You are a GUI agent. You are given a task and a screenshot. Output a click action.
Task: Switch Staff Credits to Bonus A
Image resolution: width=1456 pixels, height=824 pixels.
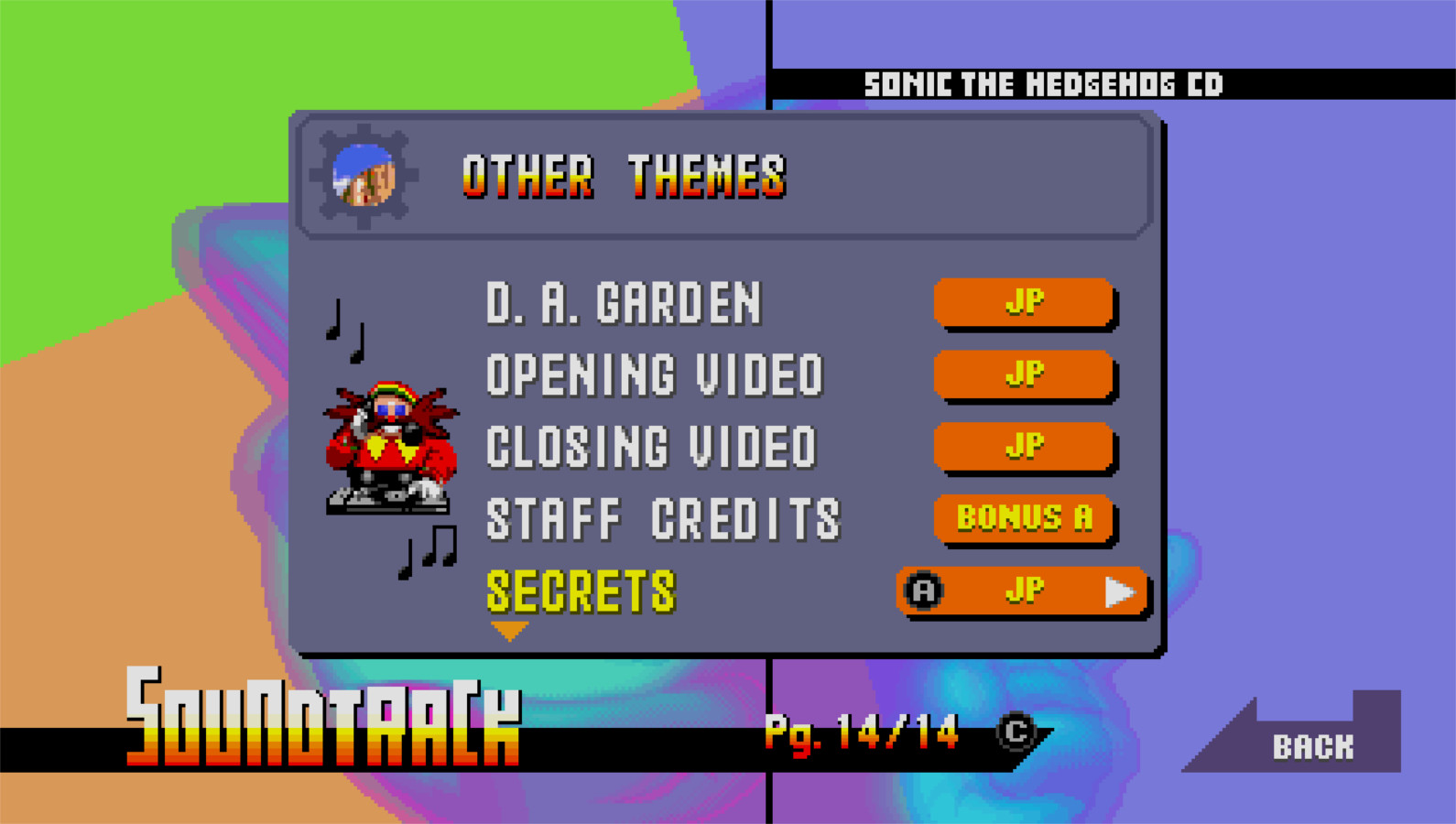coord(1024,518)
